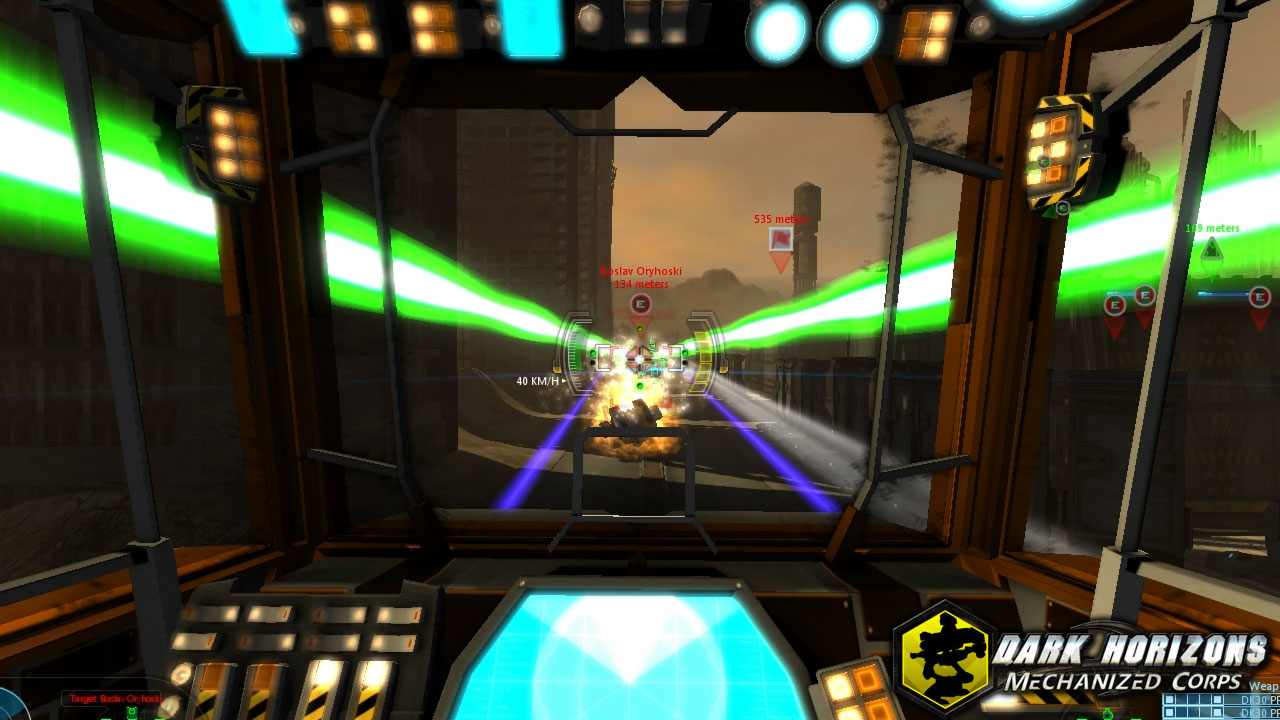The height and width of the screenshot is (720, 1280).
Task: Click the arrow next to the 40 KM/H readout
Action: 563,381
